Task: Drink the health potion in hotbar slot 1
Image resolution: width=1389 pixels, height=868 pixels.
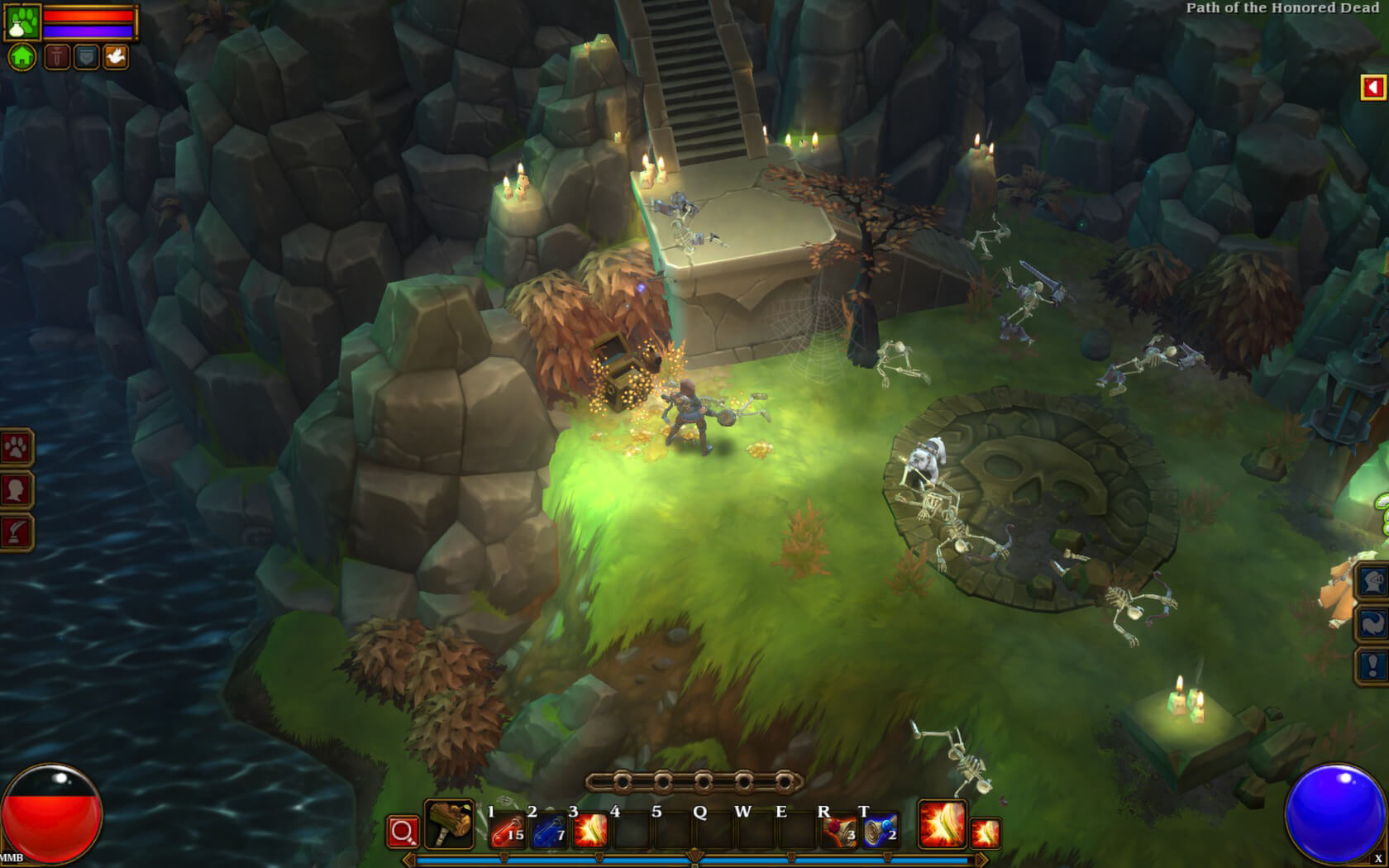Action: click(x=506, y=829)
